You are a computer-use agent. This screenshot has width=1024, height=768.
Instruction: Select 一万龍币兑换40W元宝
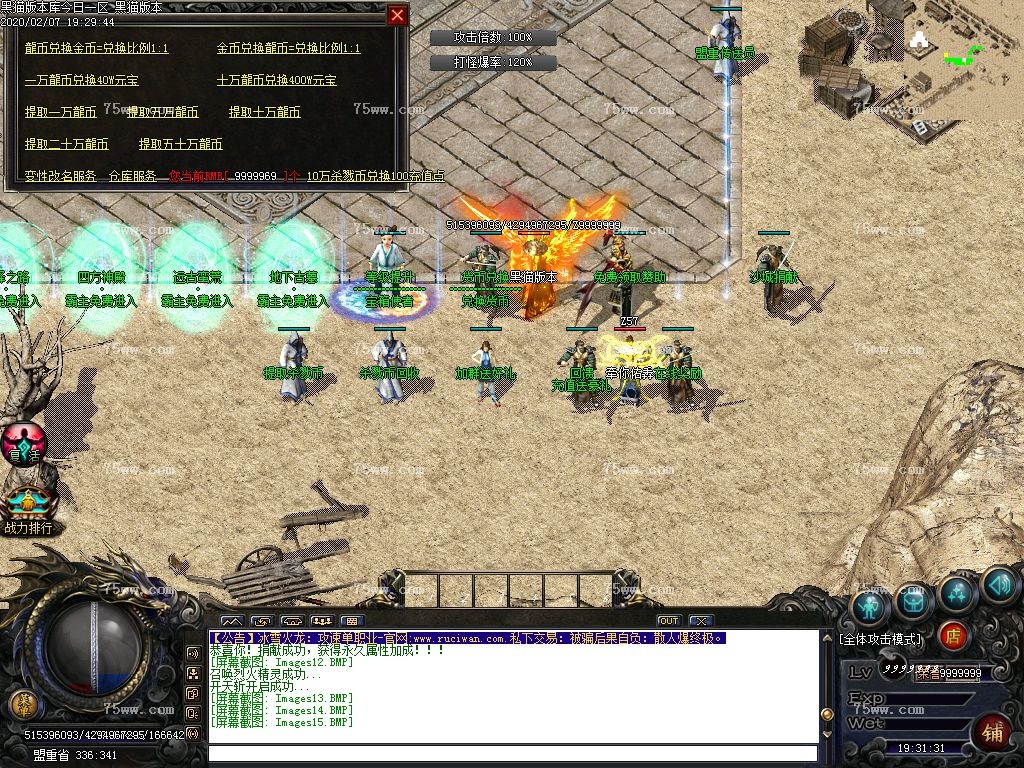coord(82,80)
